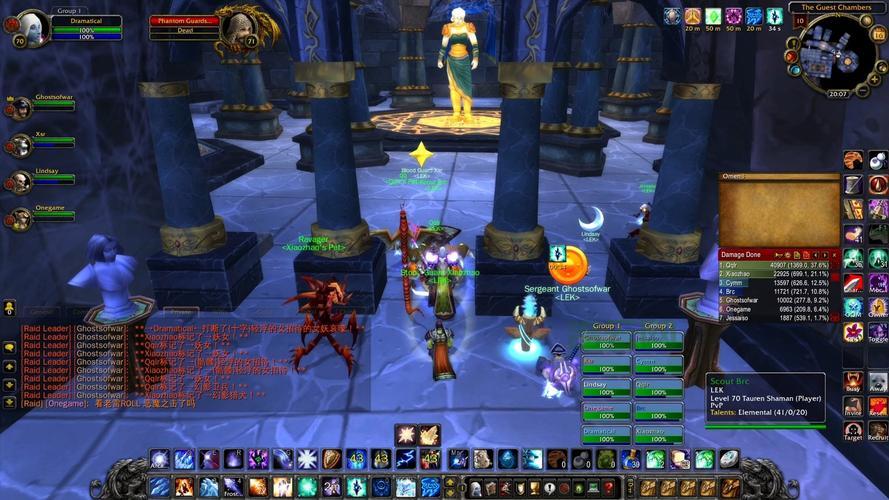Click the chat bubble button beside chat log
This screenshot has width=889, height=500.
(x=9, y=346)
